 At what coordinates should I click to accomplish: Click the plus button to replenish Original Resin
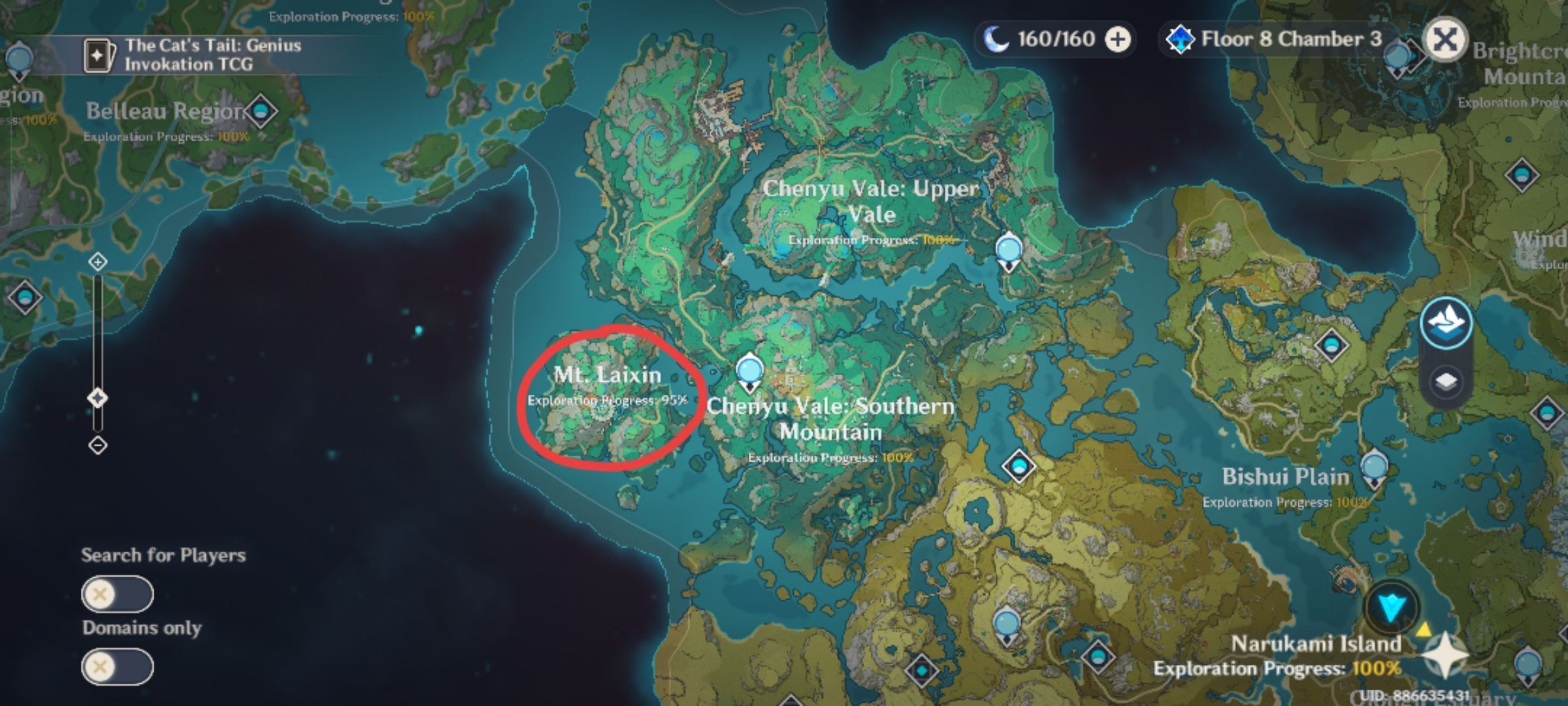pos(1119,39)
